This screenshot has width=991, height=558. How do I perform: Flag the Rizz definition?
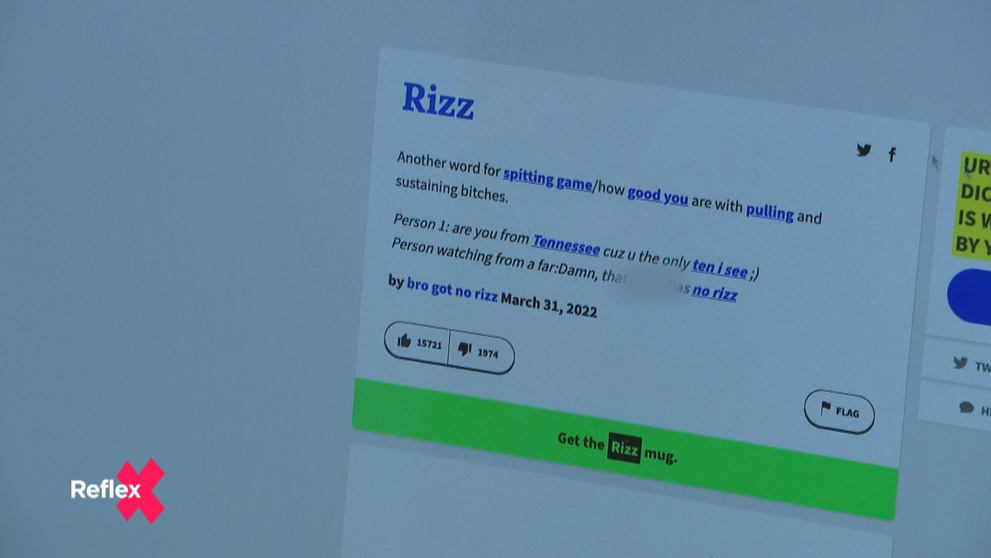(x=839, y=411)
